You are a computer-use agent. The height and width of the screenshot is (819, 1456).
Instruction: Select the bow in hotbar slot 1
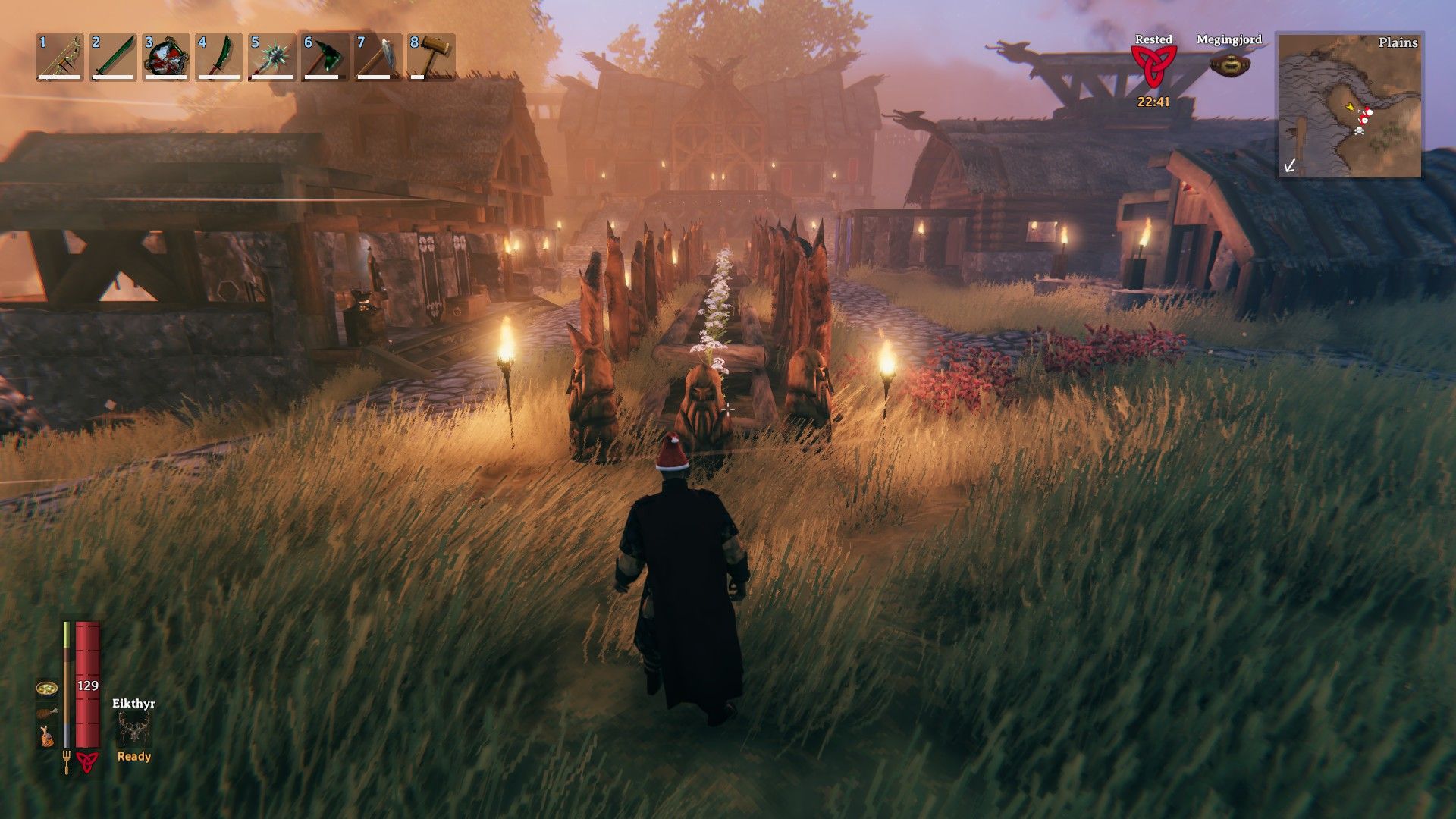click(x=61, y=57)
